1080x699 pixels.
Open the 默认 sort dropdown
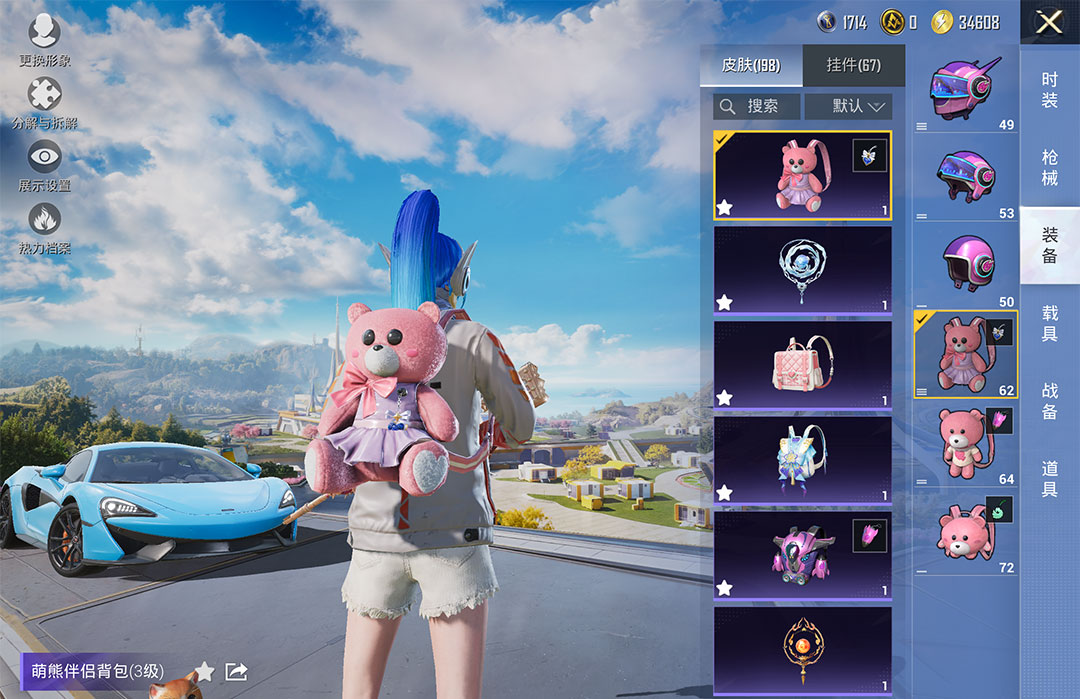pyautogui.click(x=848, y=106)
